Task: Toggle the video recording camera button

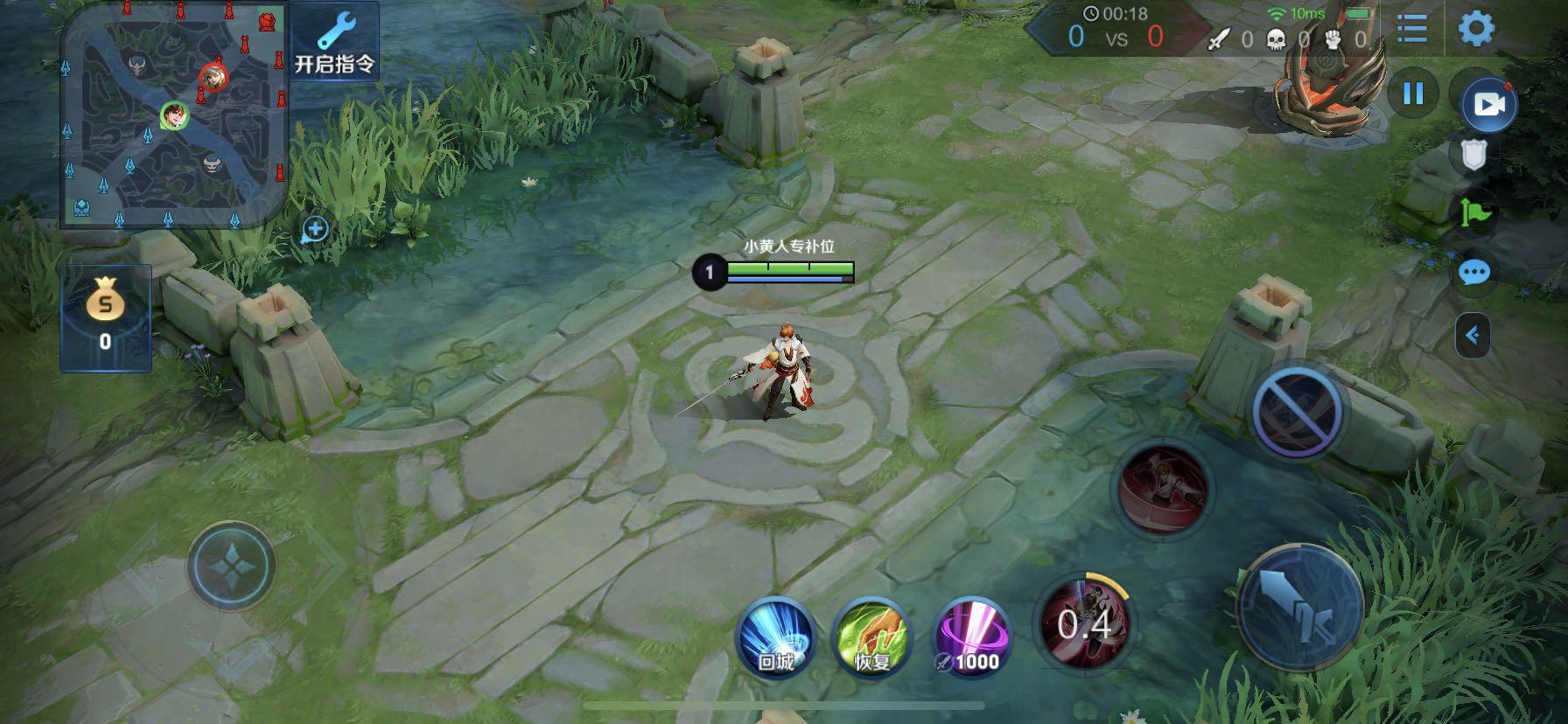Action: point(1488,105)
